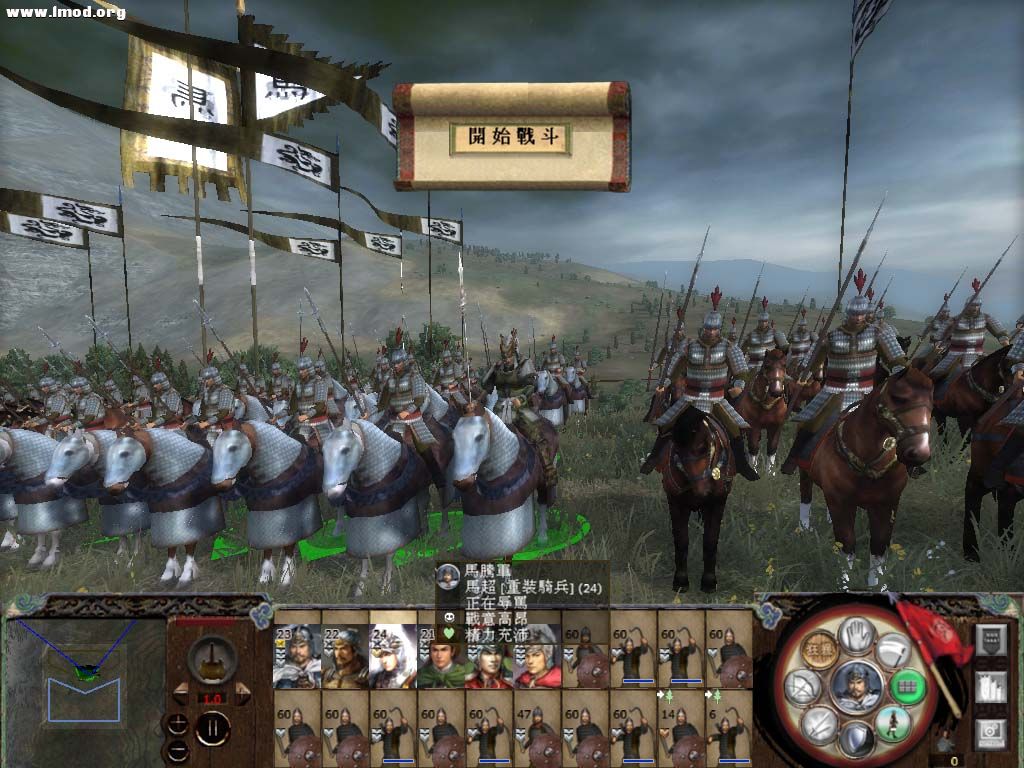
Task: Select the archer unit card with 6 soldiers
Action: point(729,727)
